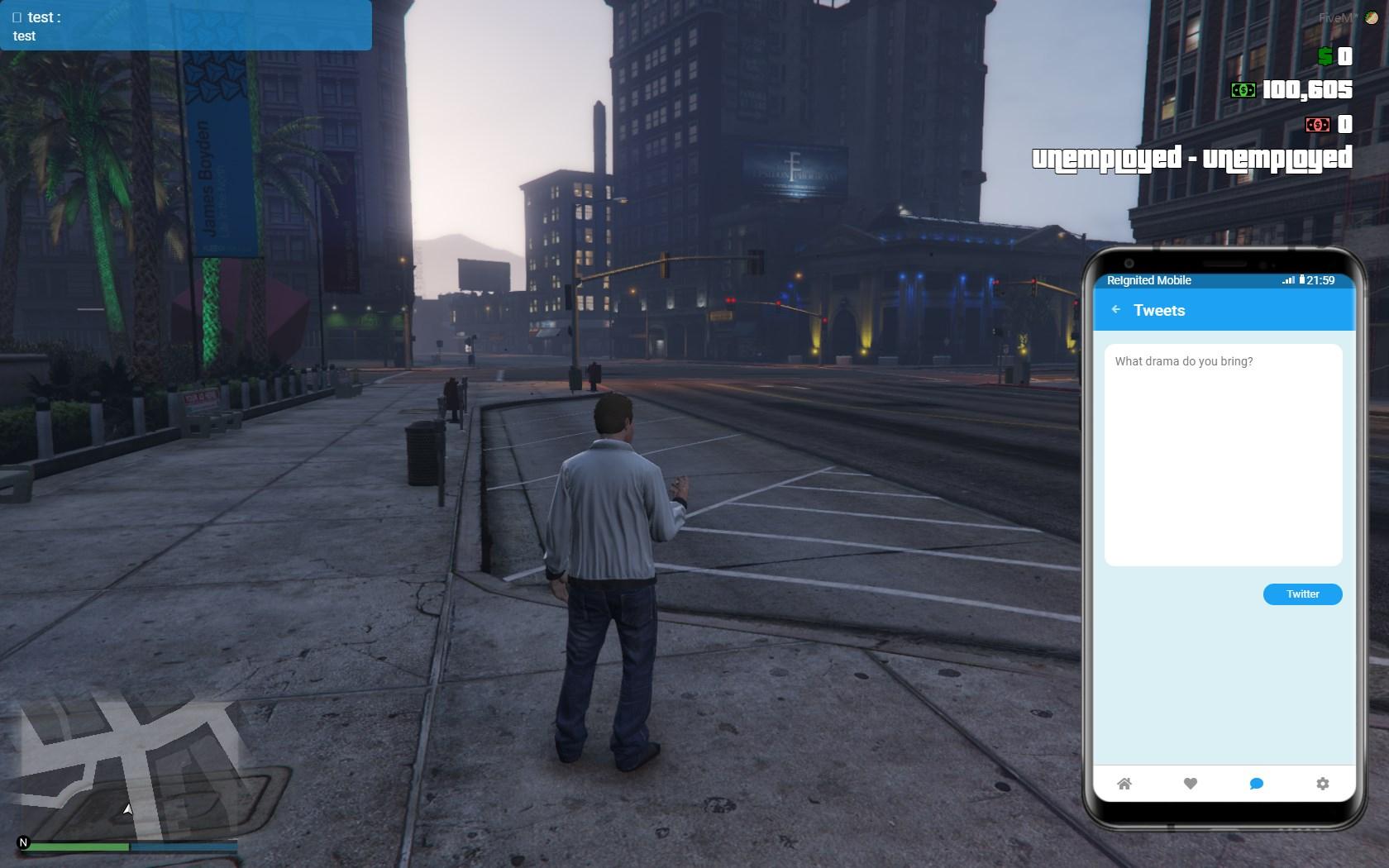Open the gear settings tab
The image size is (1389, 868).
(1322, 784)
